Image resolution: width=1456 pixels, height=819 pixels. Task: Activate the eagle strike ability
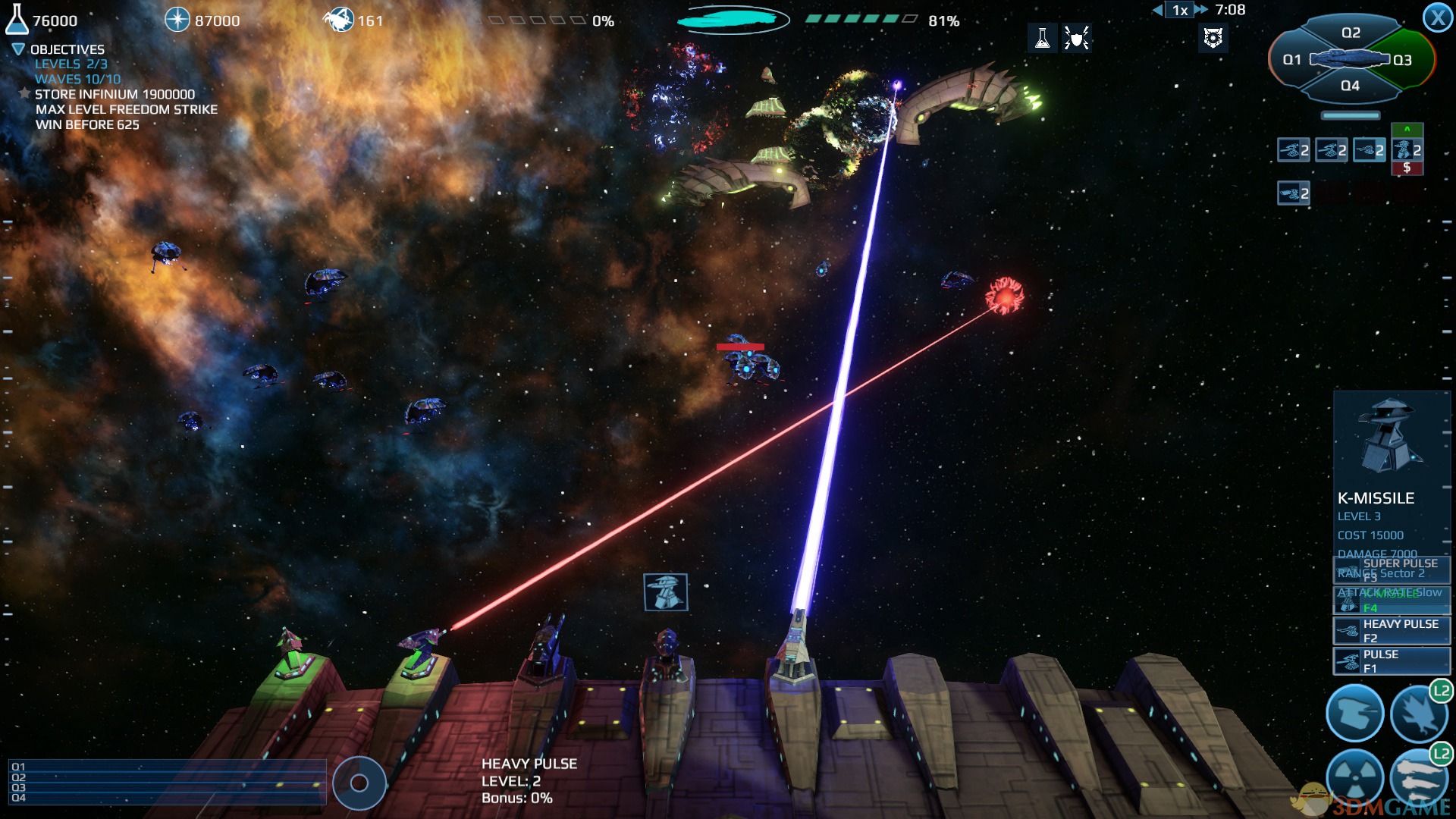pos(1418,714)
